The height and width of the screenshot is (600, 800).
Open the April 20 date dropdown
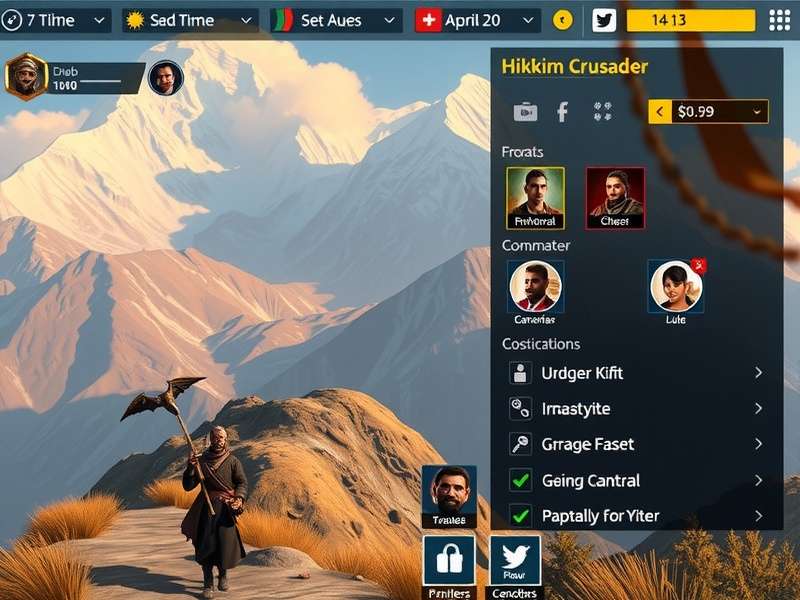pos(478,20)
